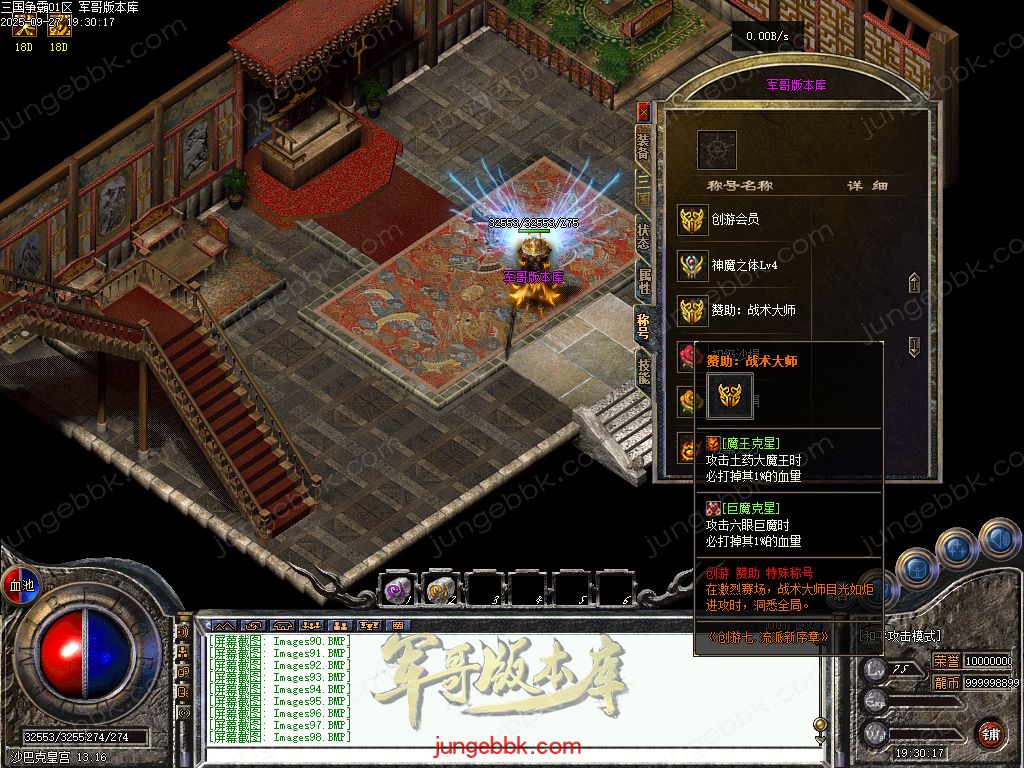
Task: Switch to the 属性 attributes tab
Action: pyautogui.click(x=643, y=282)
